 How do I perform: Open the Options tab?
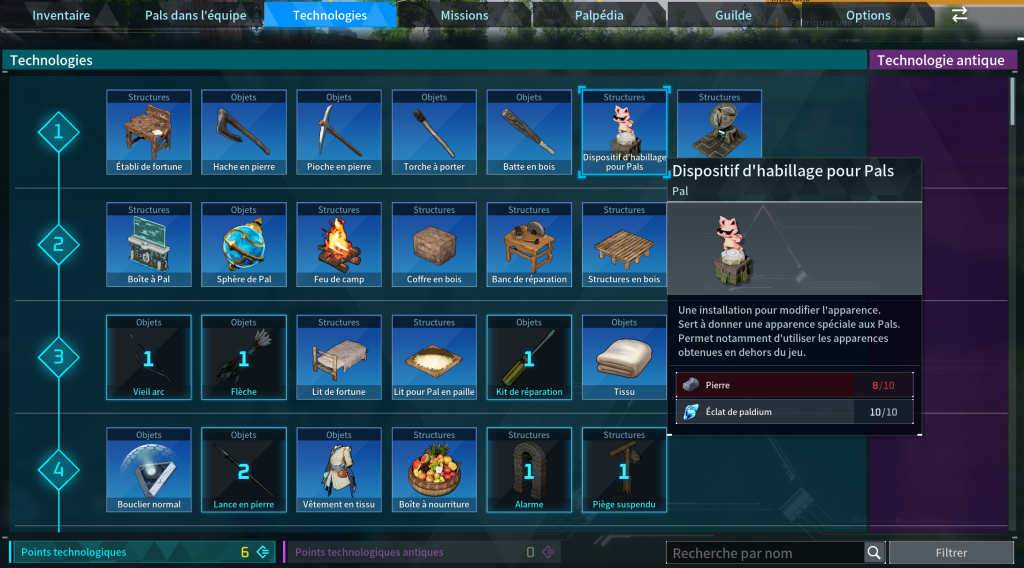point(868,15)
